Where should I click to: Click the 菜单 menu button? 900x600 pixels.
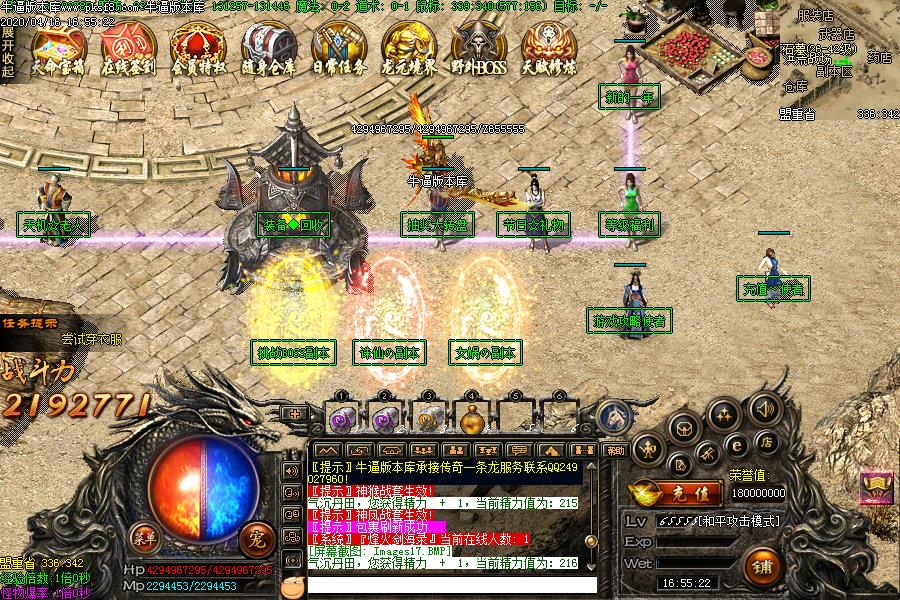point(146,538)
